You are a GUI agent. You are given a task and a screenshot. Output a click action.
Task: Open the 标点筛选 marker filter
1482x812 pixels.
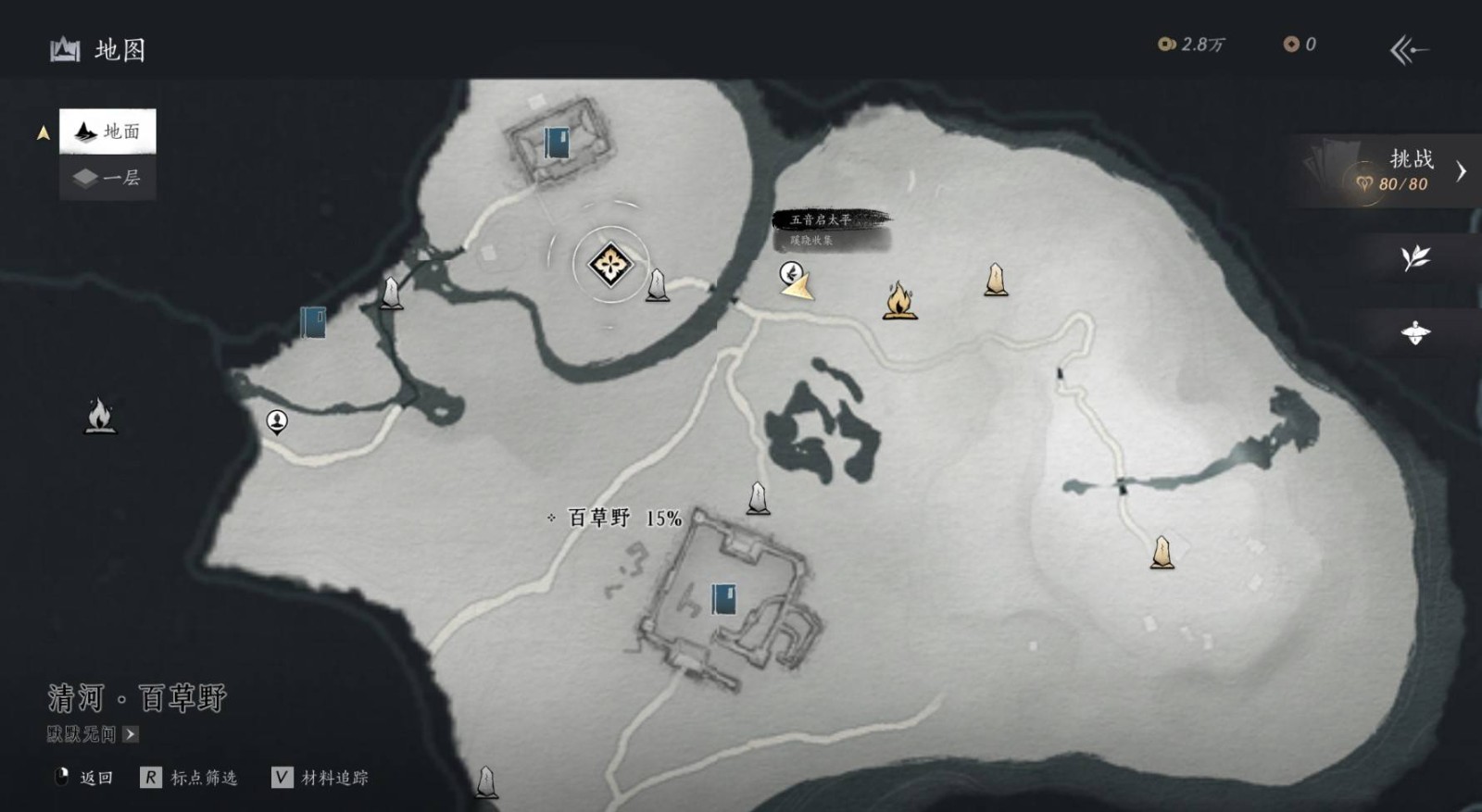click(x=191, y=778)
